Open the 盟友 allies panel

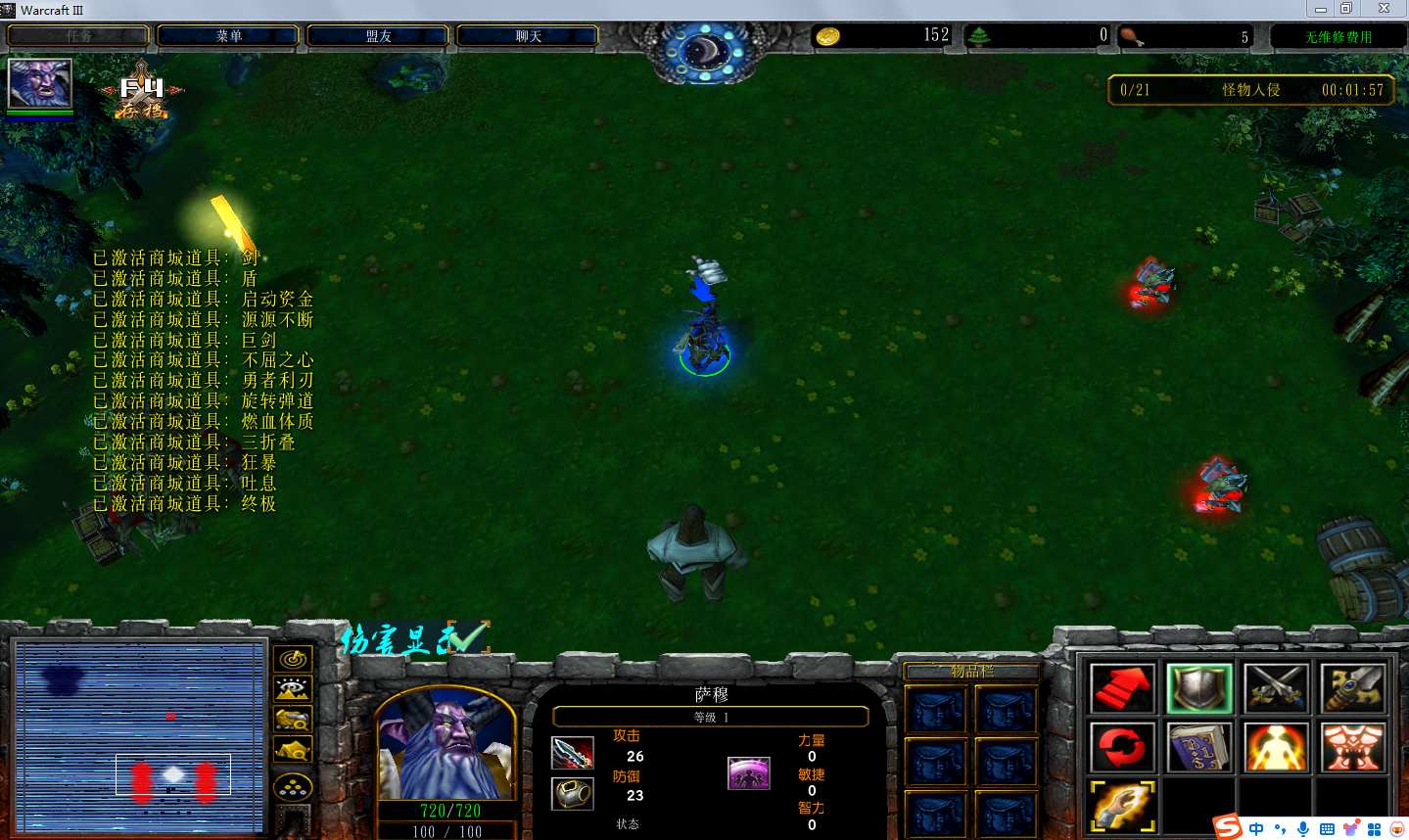point(378,36)
